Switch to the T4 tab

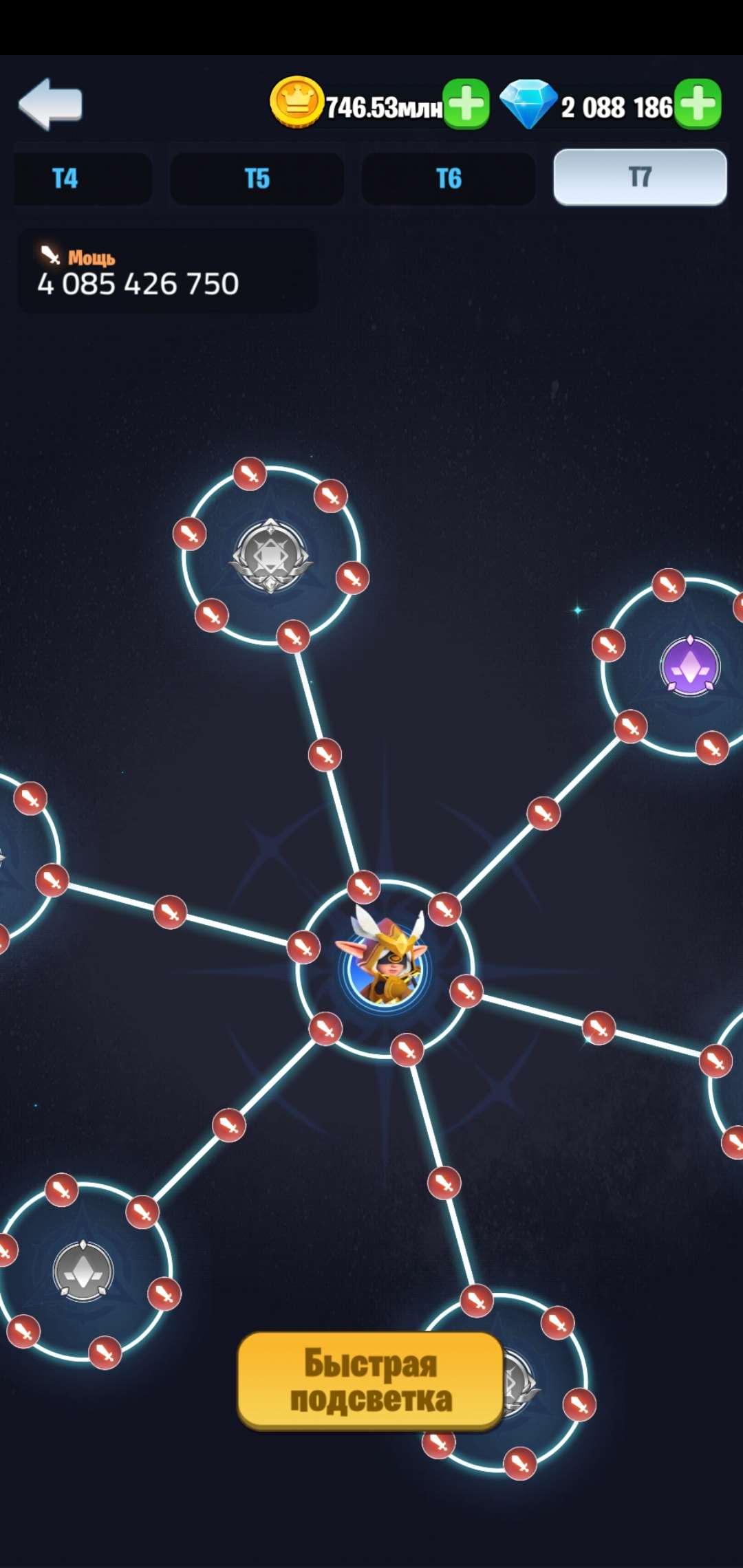point(66,179)
